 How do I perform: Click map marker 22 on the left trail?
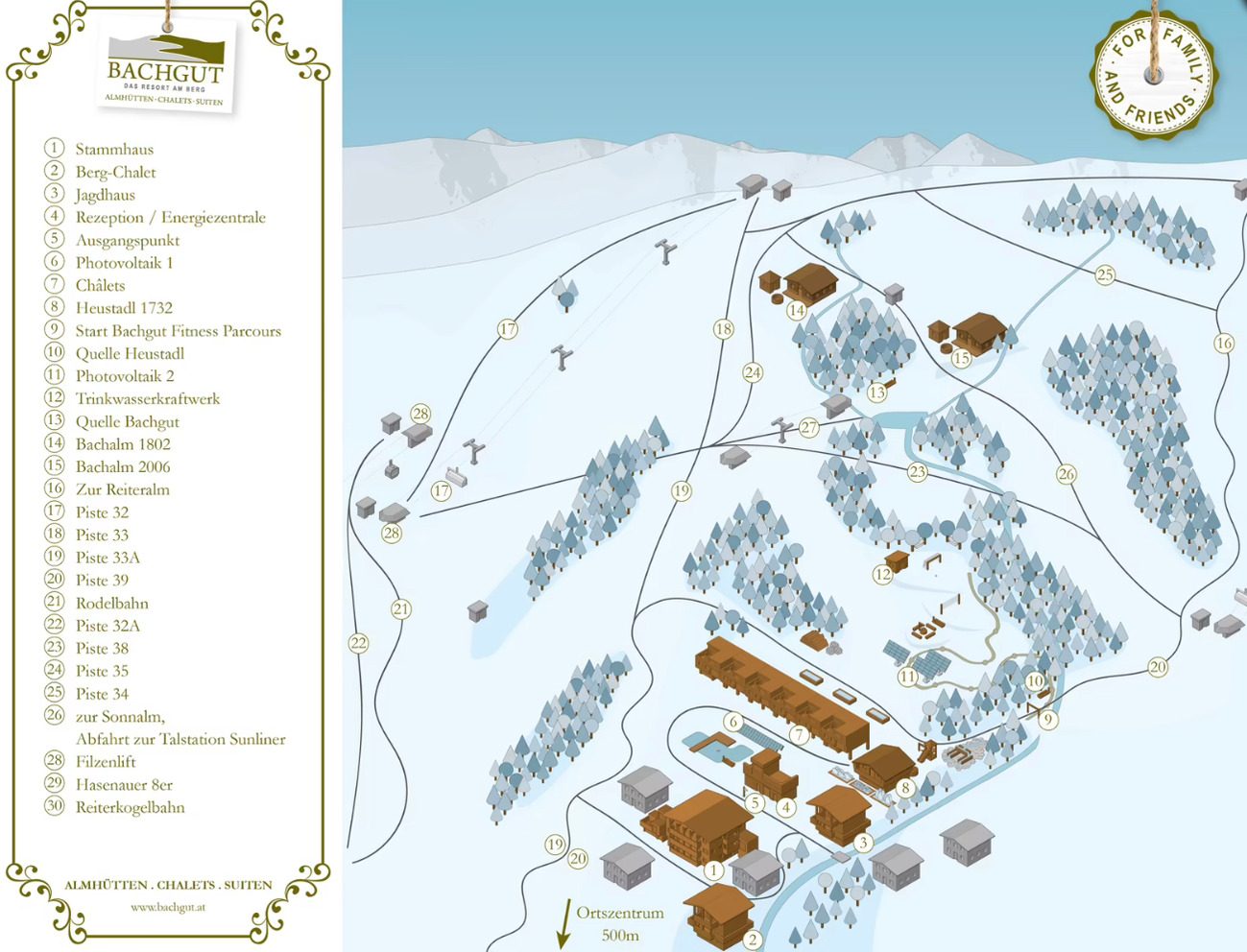point(359,643)
